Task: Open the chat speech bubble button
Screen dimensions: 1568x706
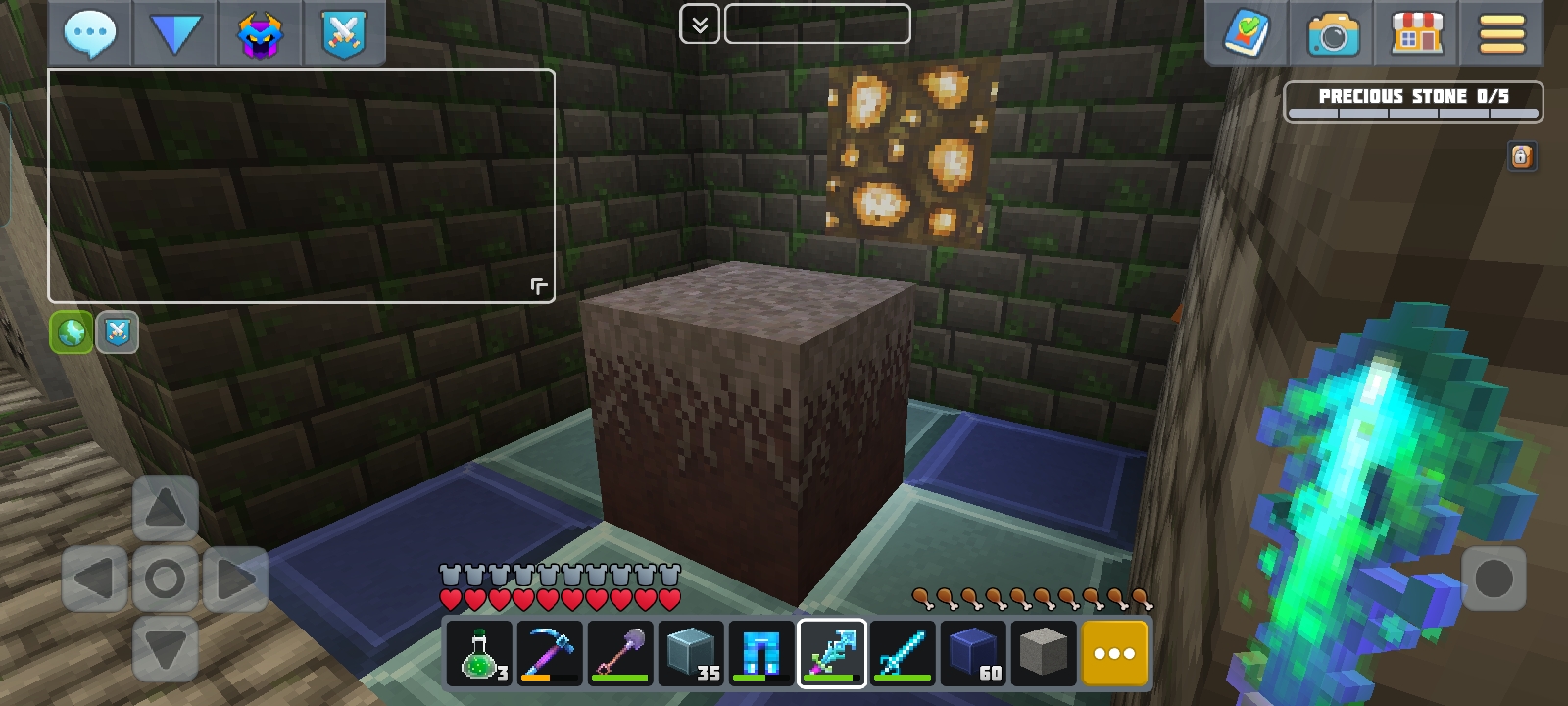Action: pos(89,34)
